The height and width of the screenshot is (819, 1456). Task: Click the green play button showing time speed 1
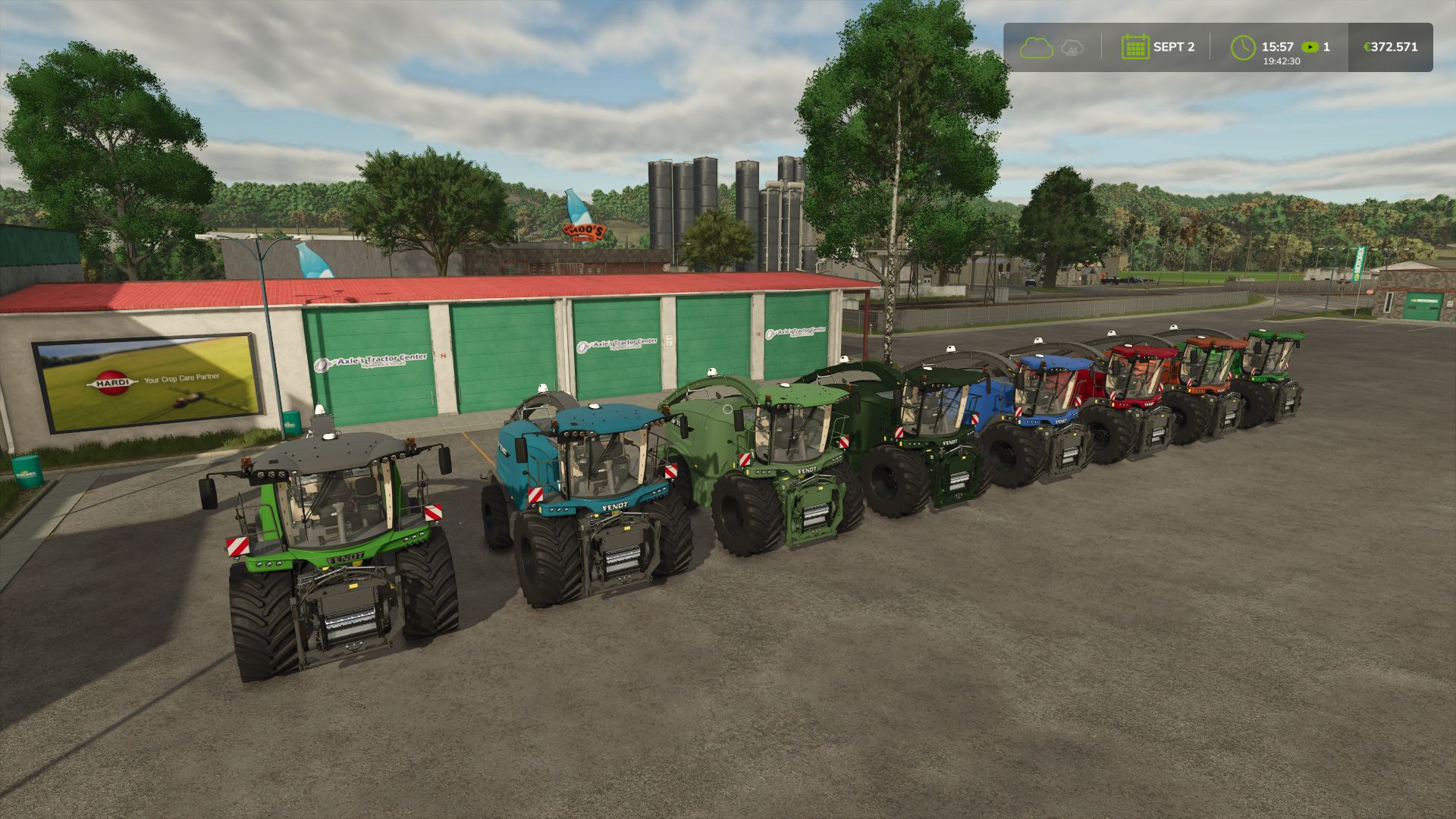pyautogui.click(x=1310, y=47)
